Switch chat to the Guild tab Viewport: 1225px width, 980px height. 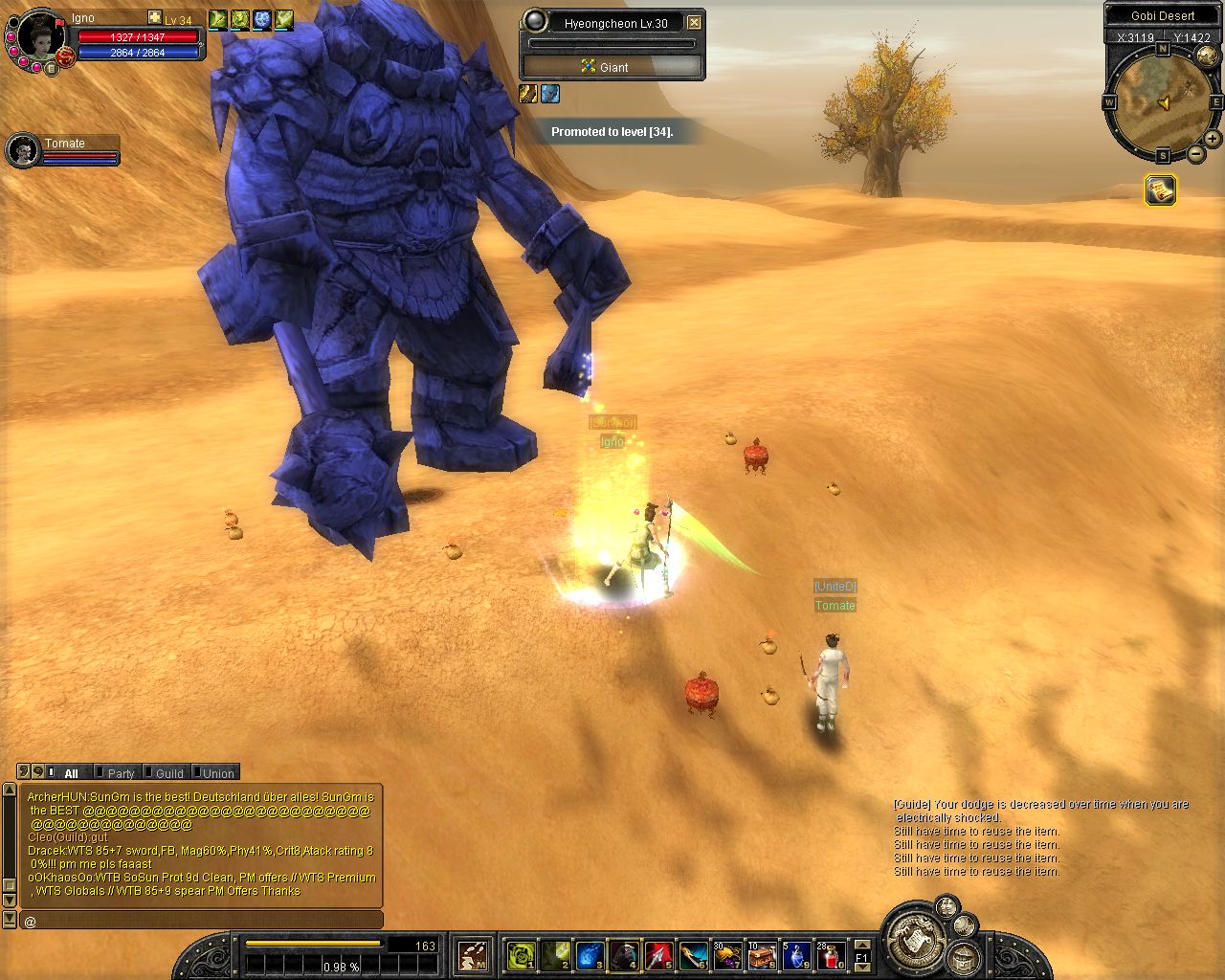[x=168, y=773]
